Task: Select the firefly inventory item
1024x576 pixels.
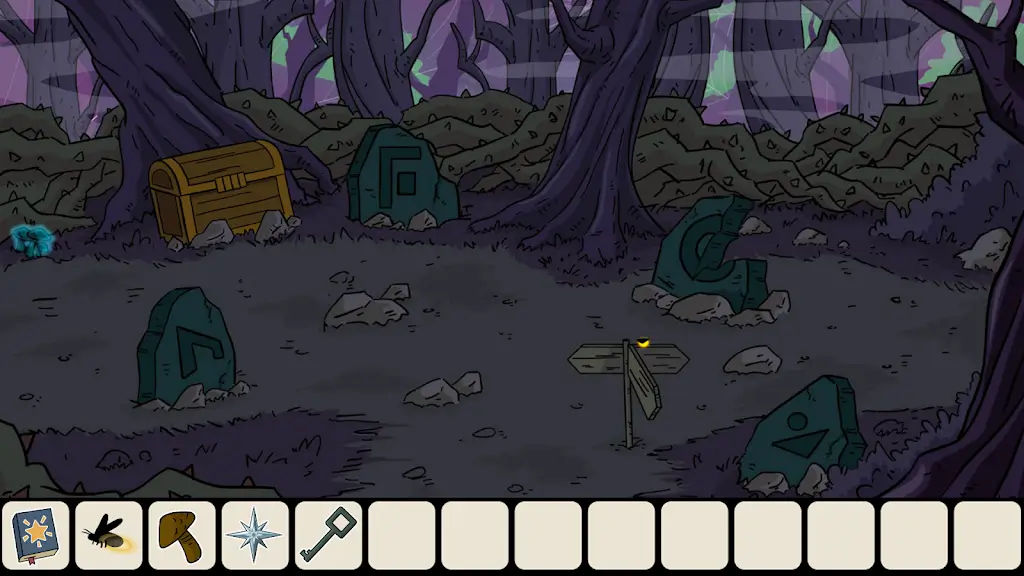Action: 109,535
